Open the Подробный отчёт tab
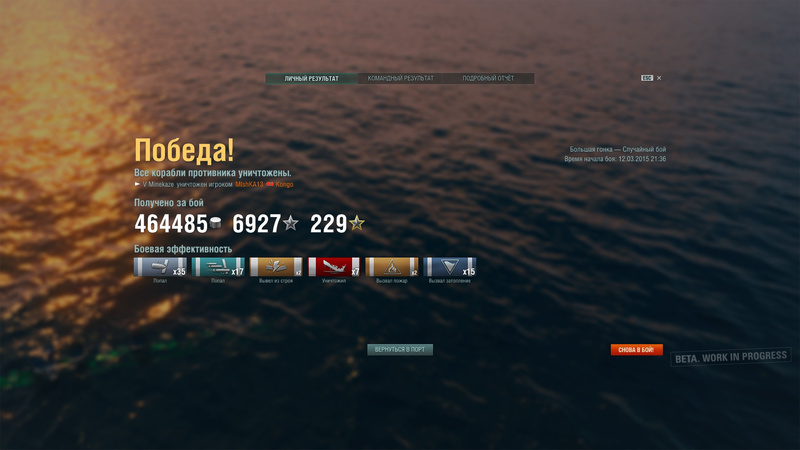 [x=488, y=78]
